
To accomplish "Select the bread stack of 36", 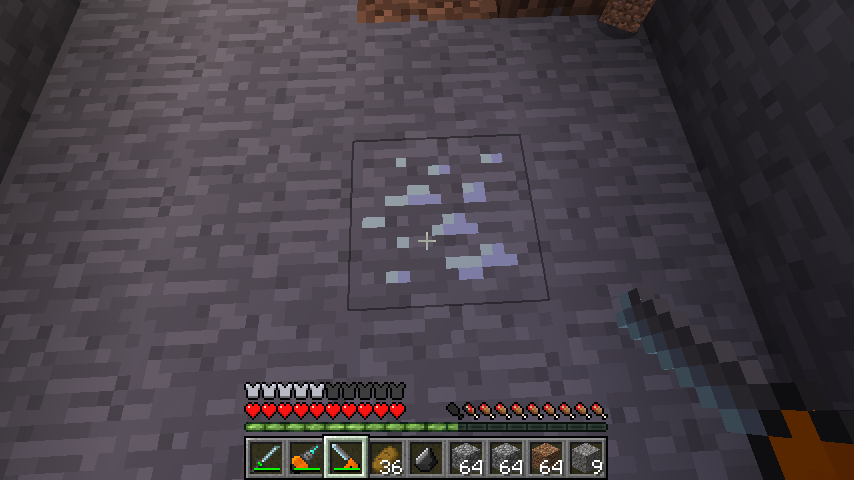I will 386,458.
